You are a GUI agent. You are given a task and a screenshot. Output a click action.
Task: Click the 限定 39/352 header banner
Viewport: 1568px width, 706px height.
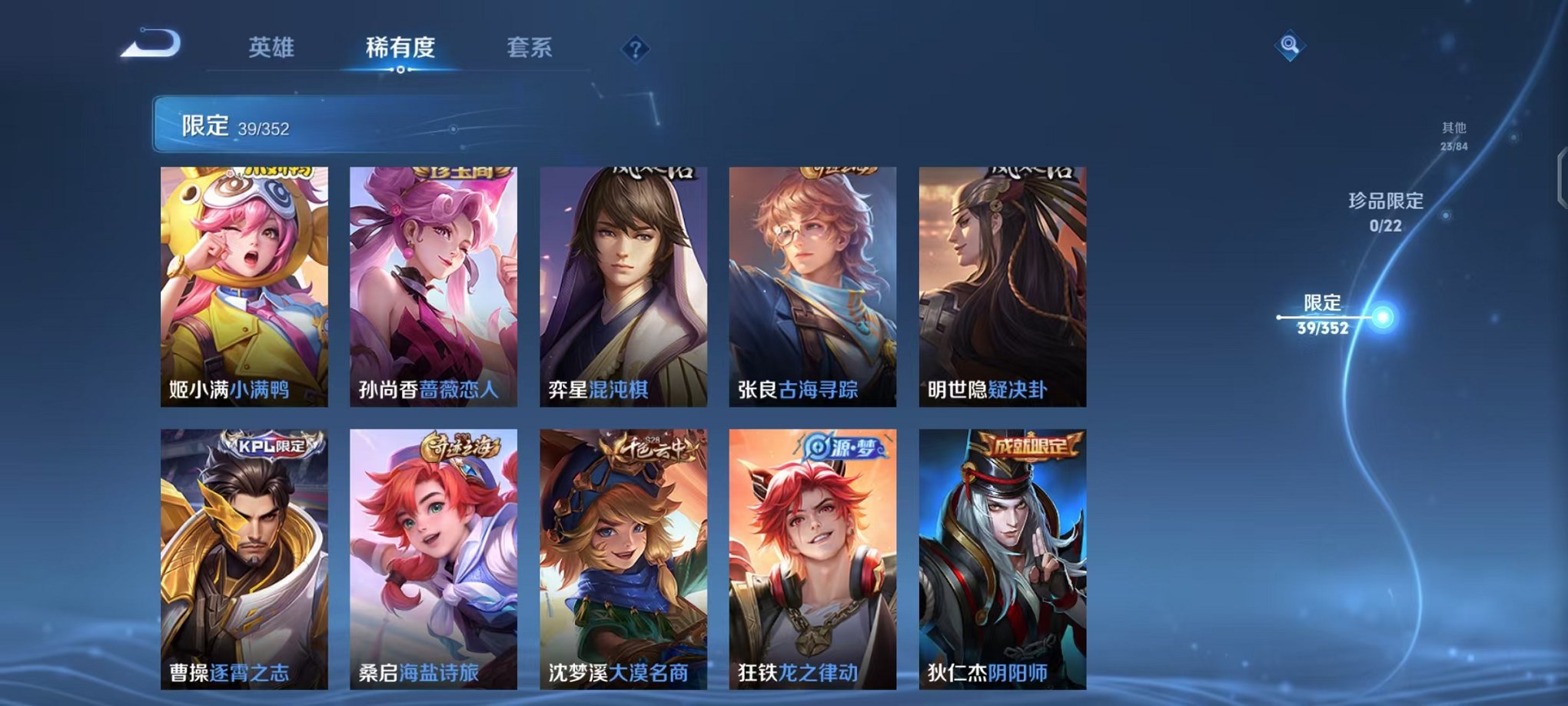click(307, 125)
